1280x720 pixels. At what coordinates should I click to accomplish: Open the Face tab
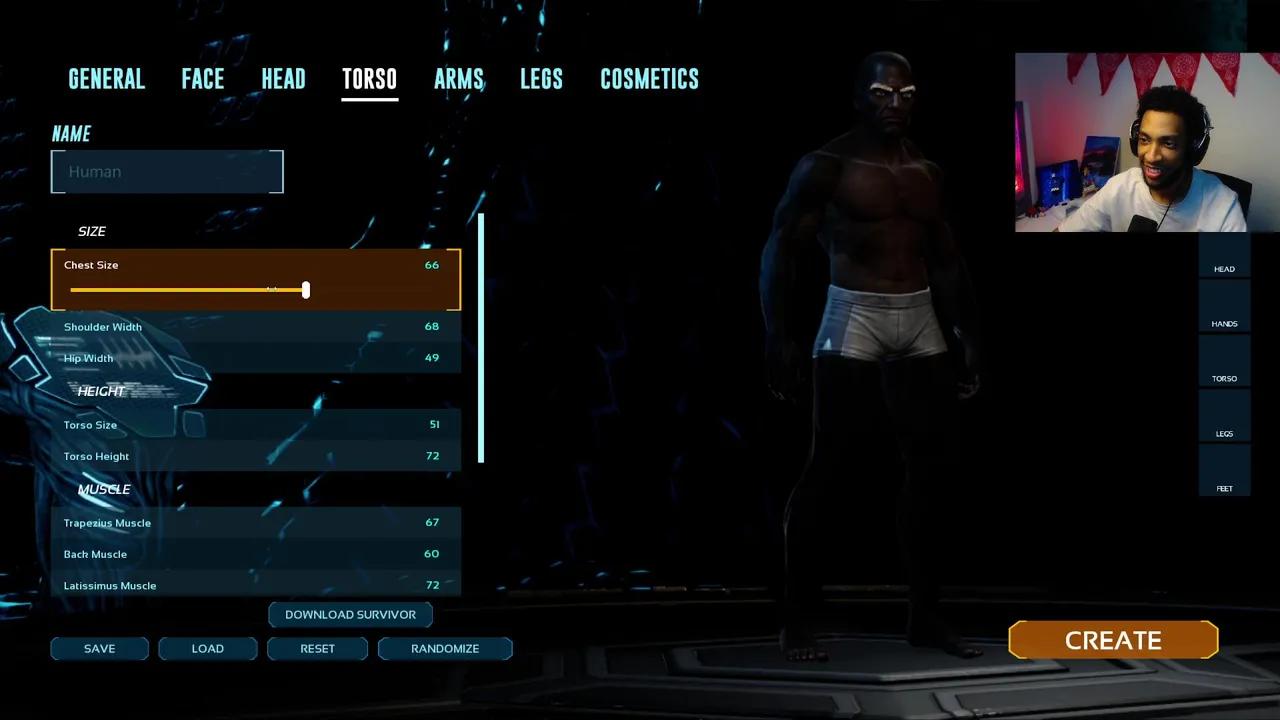point(202,79)
